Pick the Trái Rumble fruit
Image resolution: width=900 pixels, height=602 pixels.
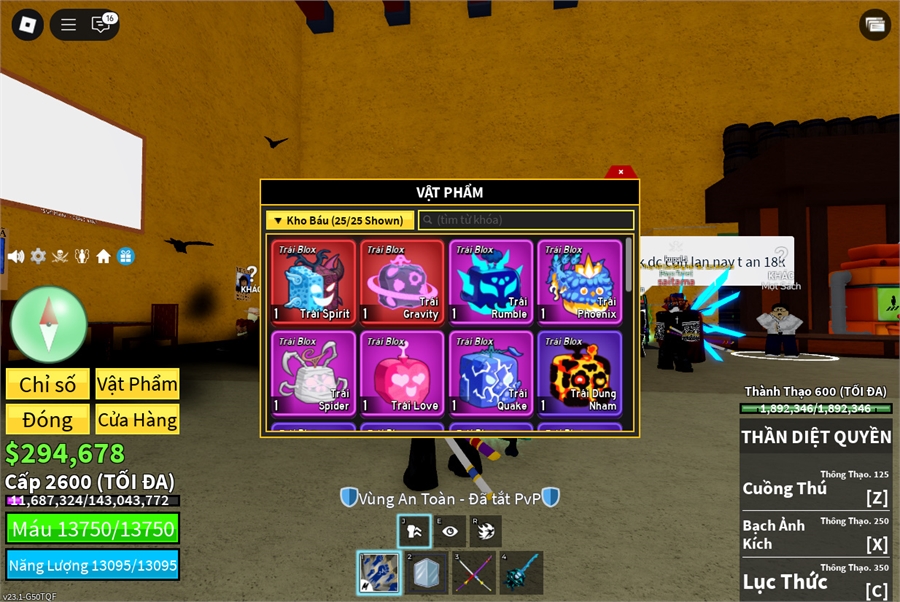[x=491, y=282]
